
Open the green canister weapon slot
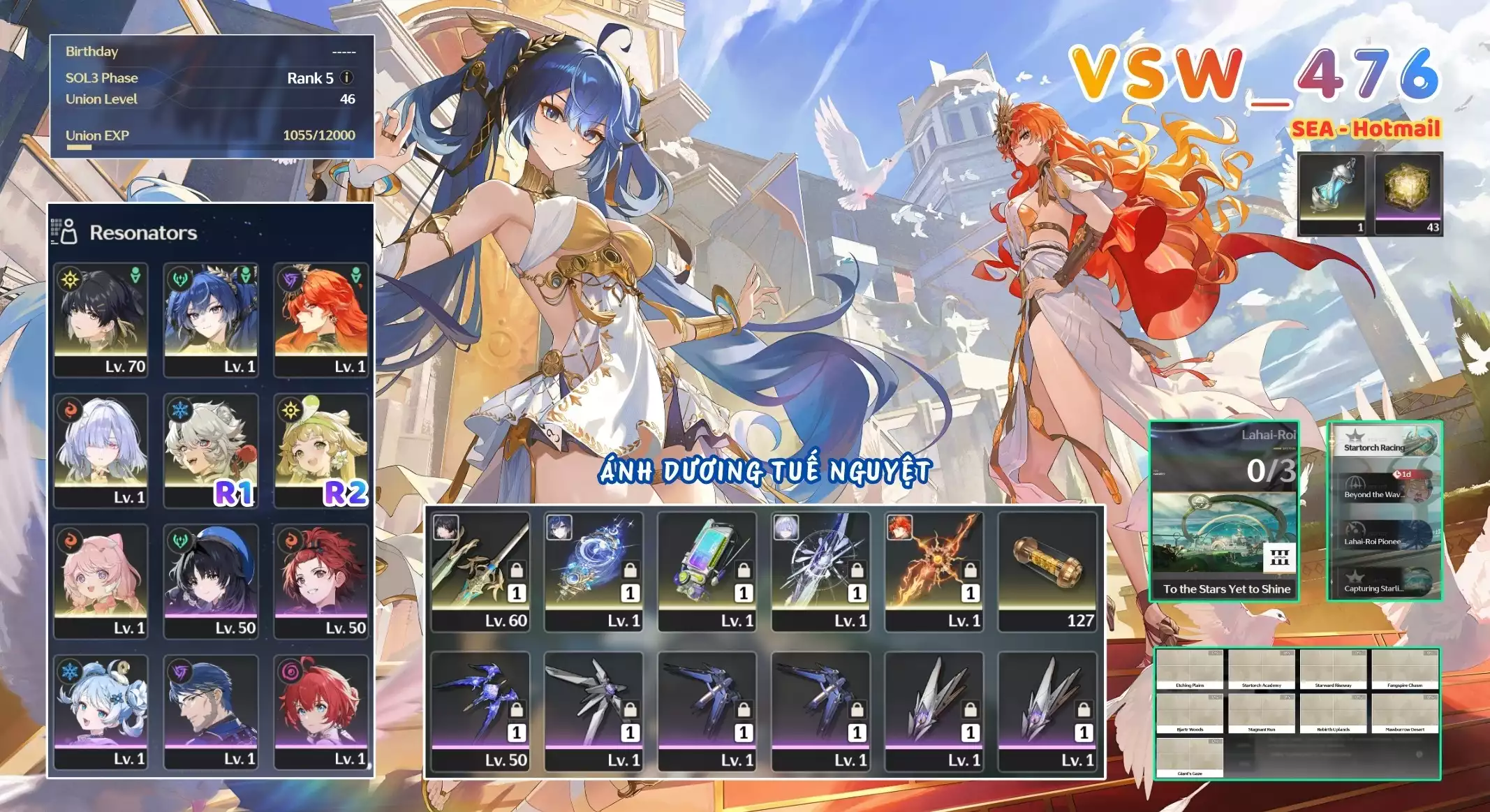707,571
